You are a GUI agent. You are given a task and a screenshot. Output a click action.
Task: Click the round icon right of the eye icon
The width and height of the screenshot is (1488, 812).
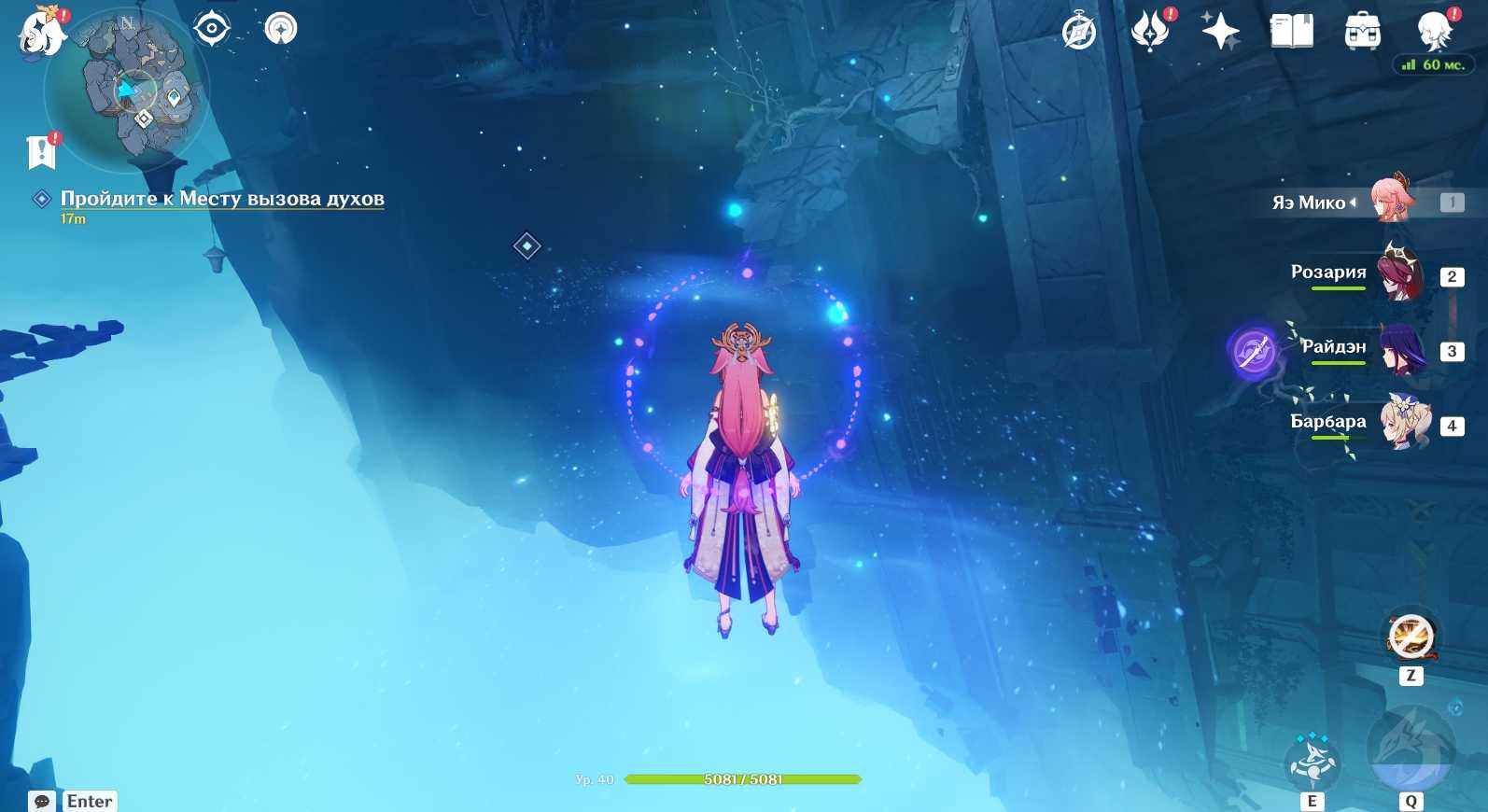280,29
